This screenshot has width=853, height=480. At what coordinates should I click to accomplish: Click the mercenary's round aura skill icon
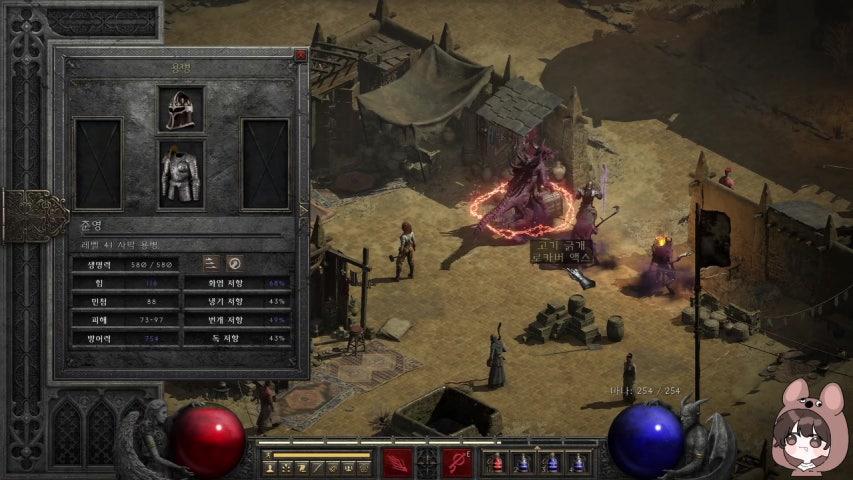tap(235, 263)
